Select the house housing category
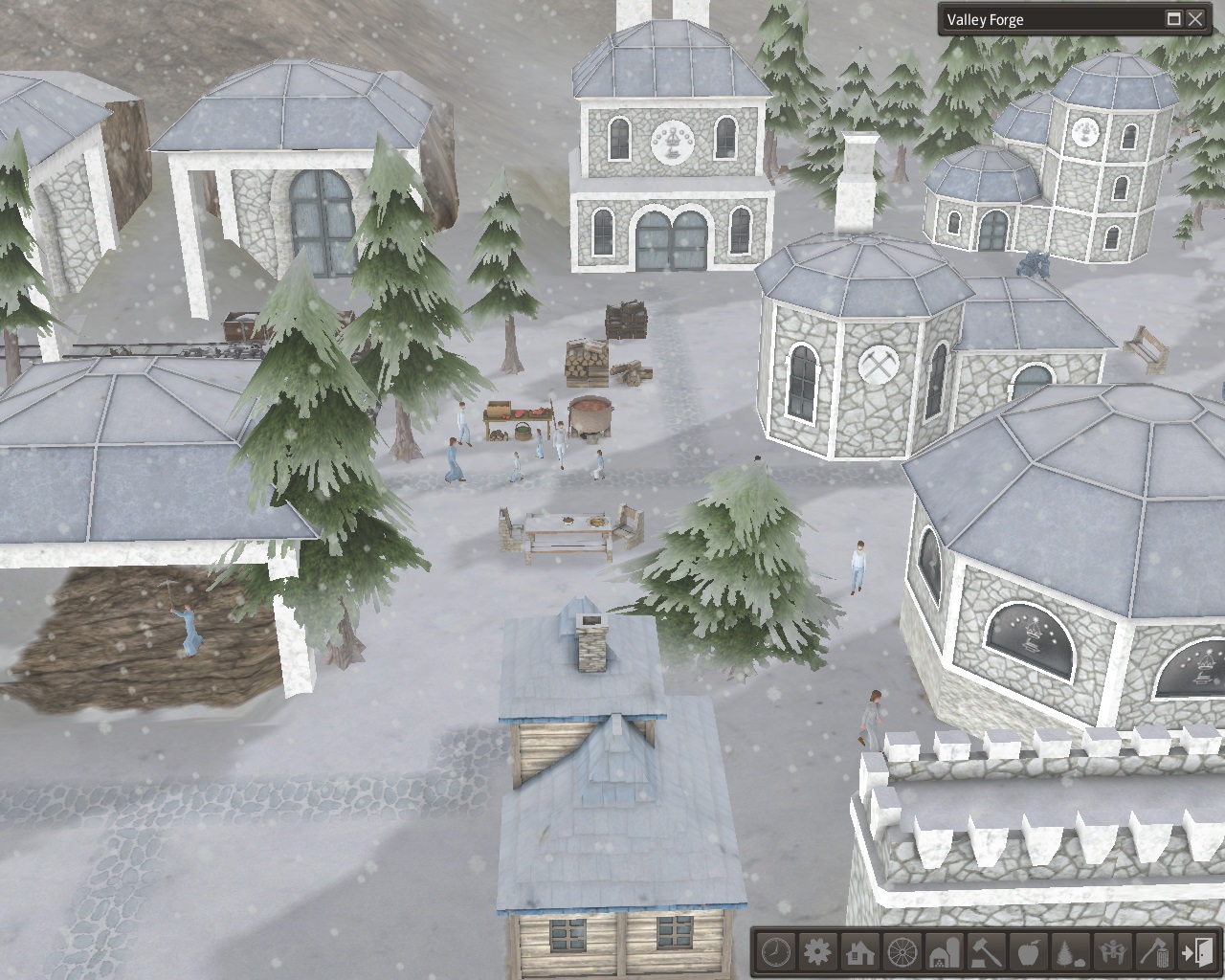The image size is (1225, 980). coord(860,952)
